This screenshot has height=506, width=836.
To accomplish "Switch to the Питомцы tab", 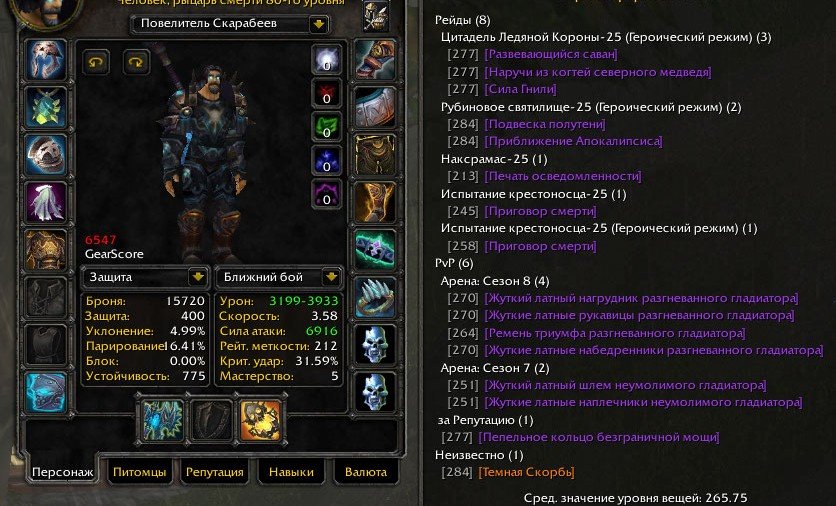I will point(139,472).
